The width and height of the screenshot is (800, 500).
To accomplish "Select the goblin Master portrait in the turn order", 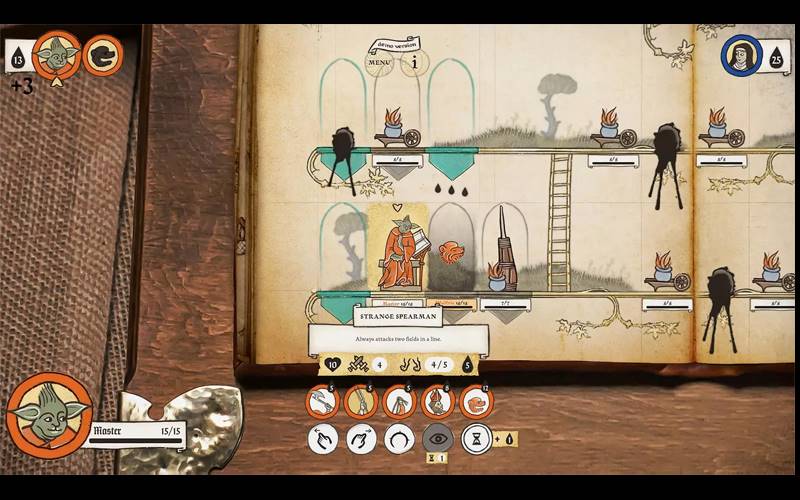I will click(x=56, y=55).
